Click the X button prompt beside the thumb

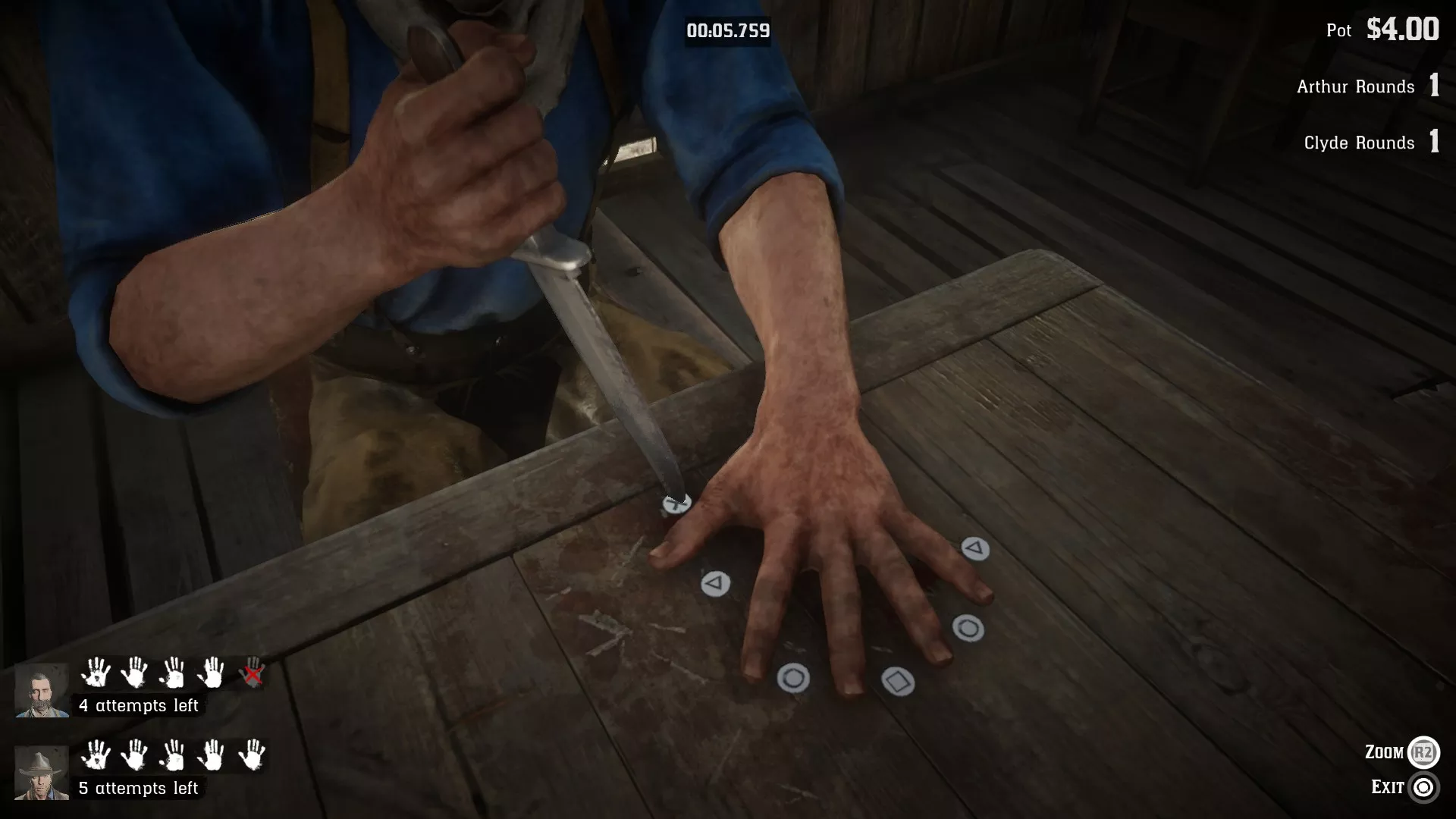(677, 502)
